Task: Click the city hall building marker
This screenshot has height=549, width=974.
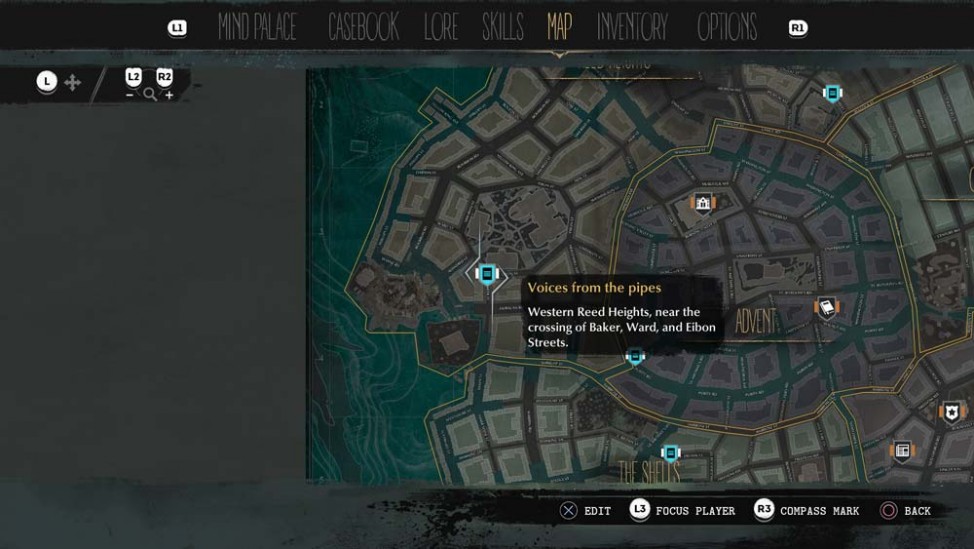Action: point(703,204)
